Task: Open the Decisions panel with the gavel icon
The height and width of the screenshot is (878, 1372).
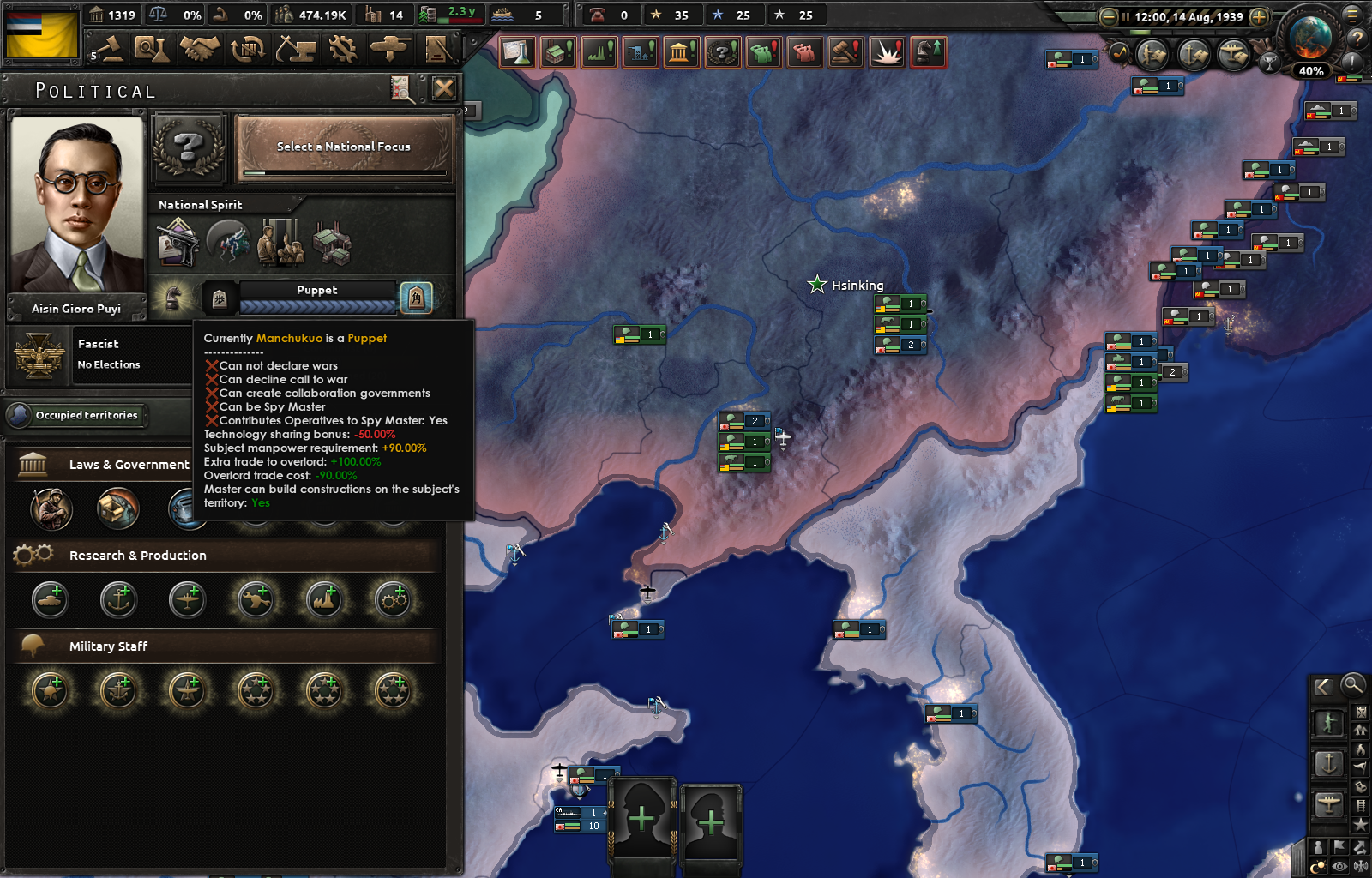Action: tap(112, 50)
